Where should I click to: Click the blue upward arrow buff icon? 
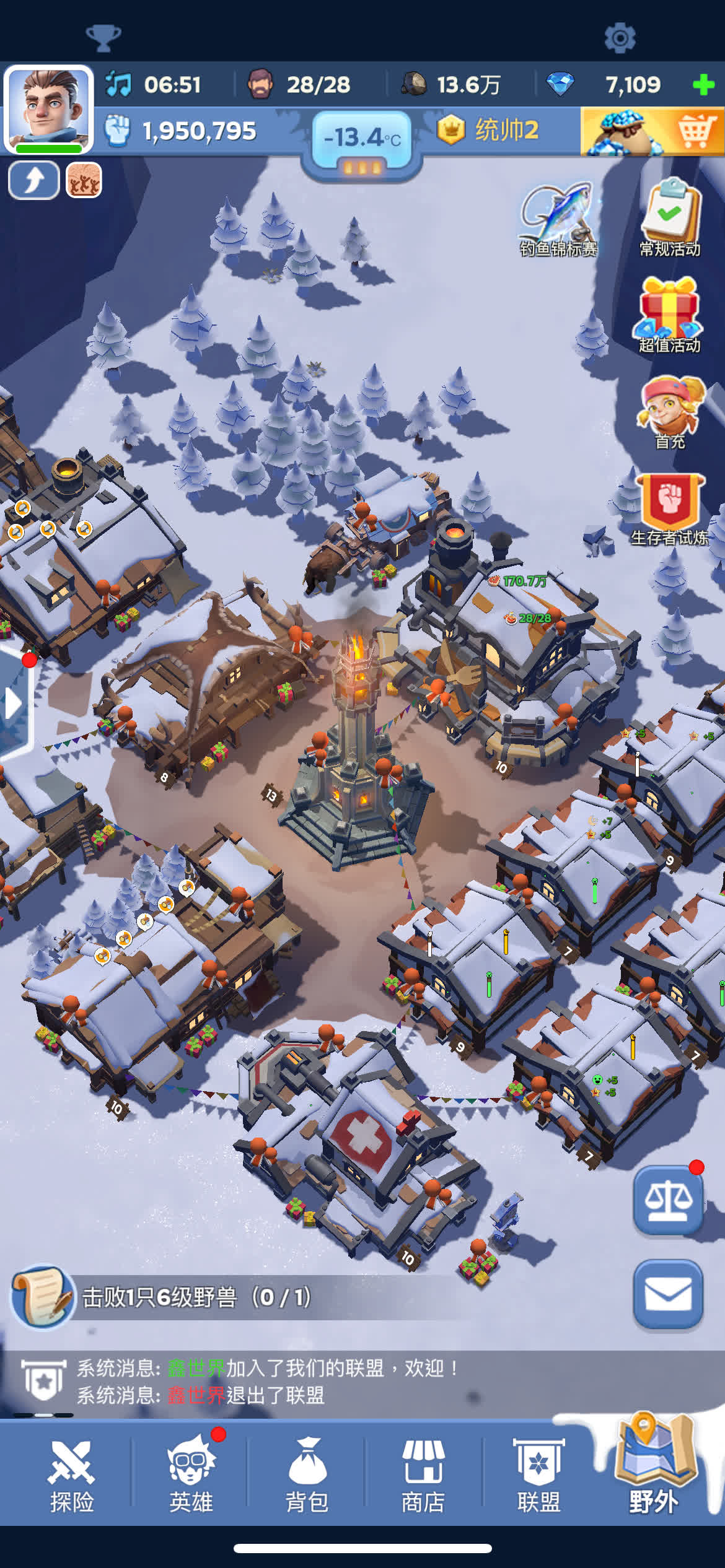tap(34, 180)
